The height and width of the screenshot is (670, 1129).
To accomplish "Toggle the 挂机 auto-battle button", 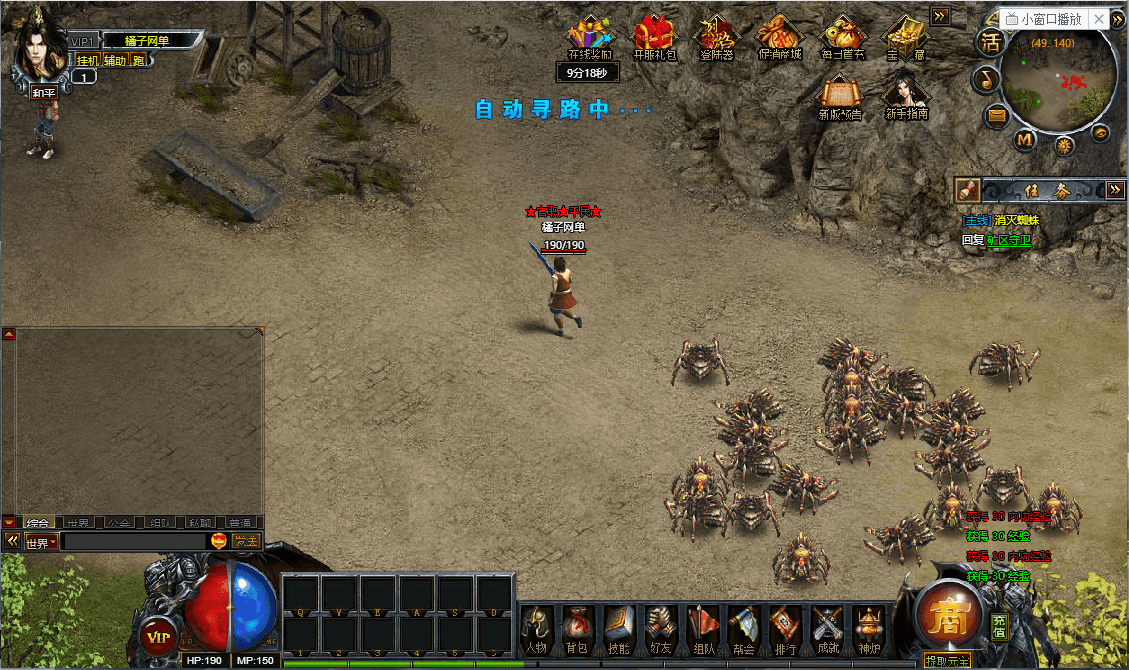I will (88, 60).
